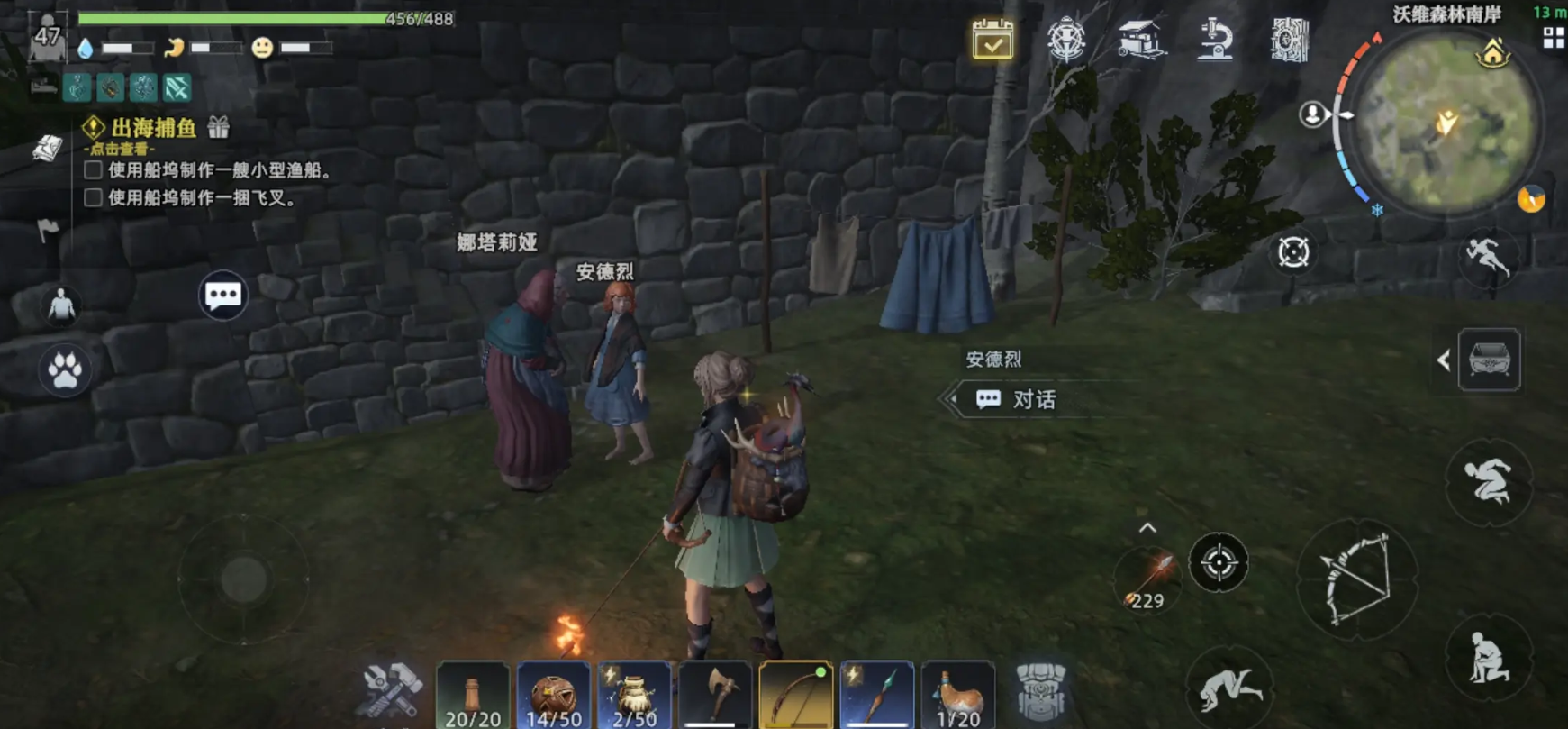Viewport: 1568px width, 729px height.
Task: Fire the bow attack button
Action: click(x=1356, y=578)
